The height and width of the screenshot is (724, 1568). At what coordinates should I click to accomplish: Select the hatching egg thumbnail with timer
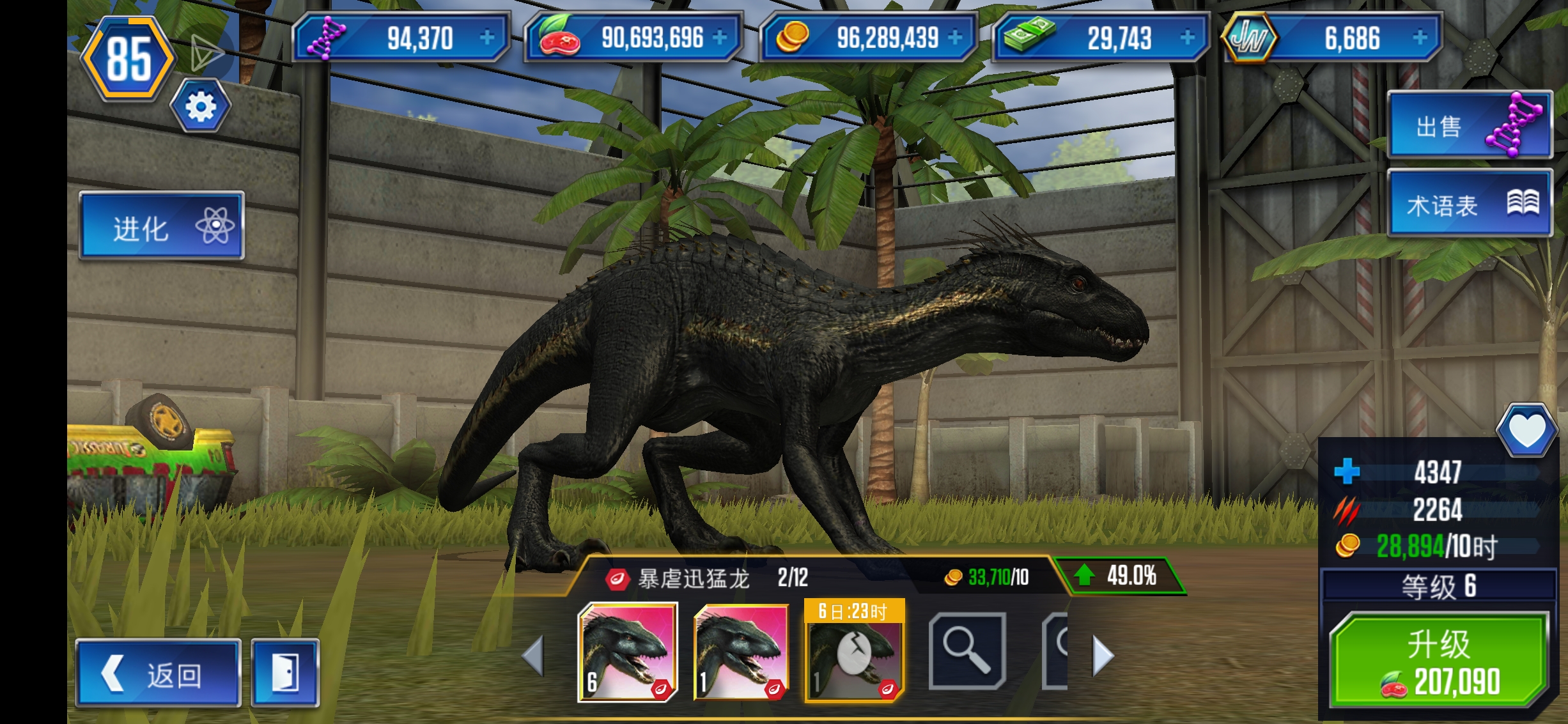pyautogui.click(x=854, y=652)
